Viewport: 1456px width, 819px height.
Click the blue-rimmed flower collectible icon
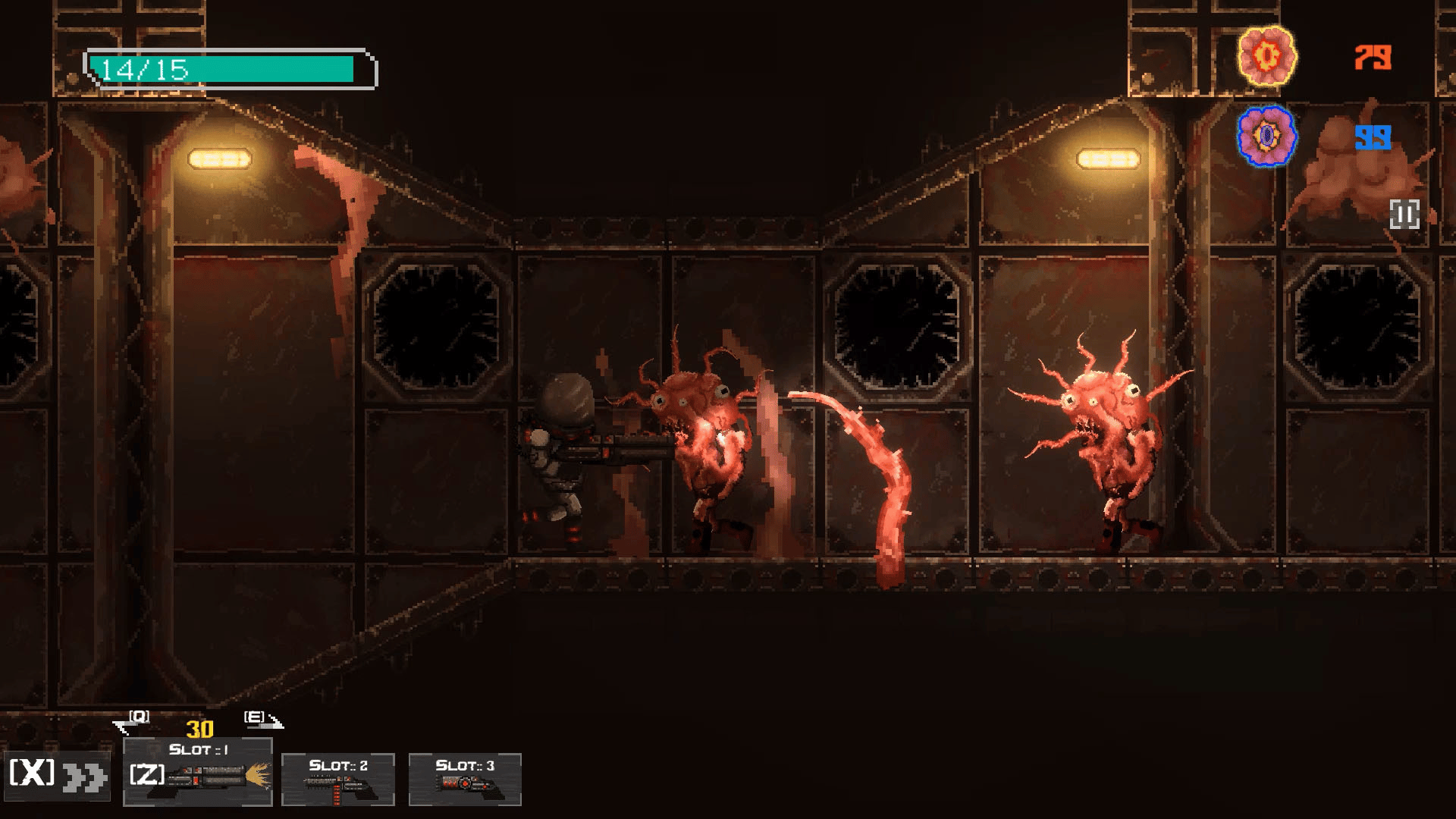(x=1266, y=136)
